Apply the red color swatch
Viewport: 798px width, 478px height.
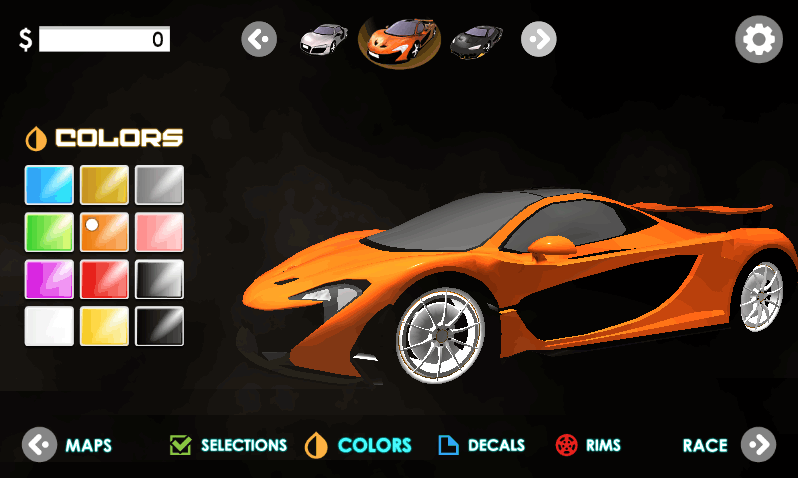coord(105,279)
